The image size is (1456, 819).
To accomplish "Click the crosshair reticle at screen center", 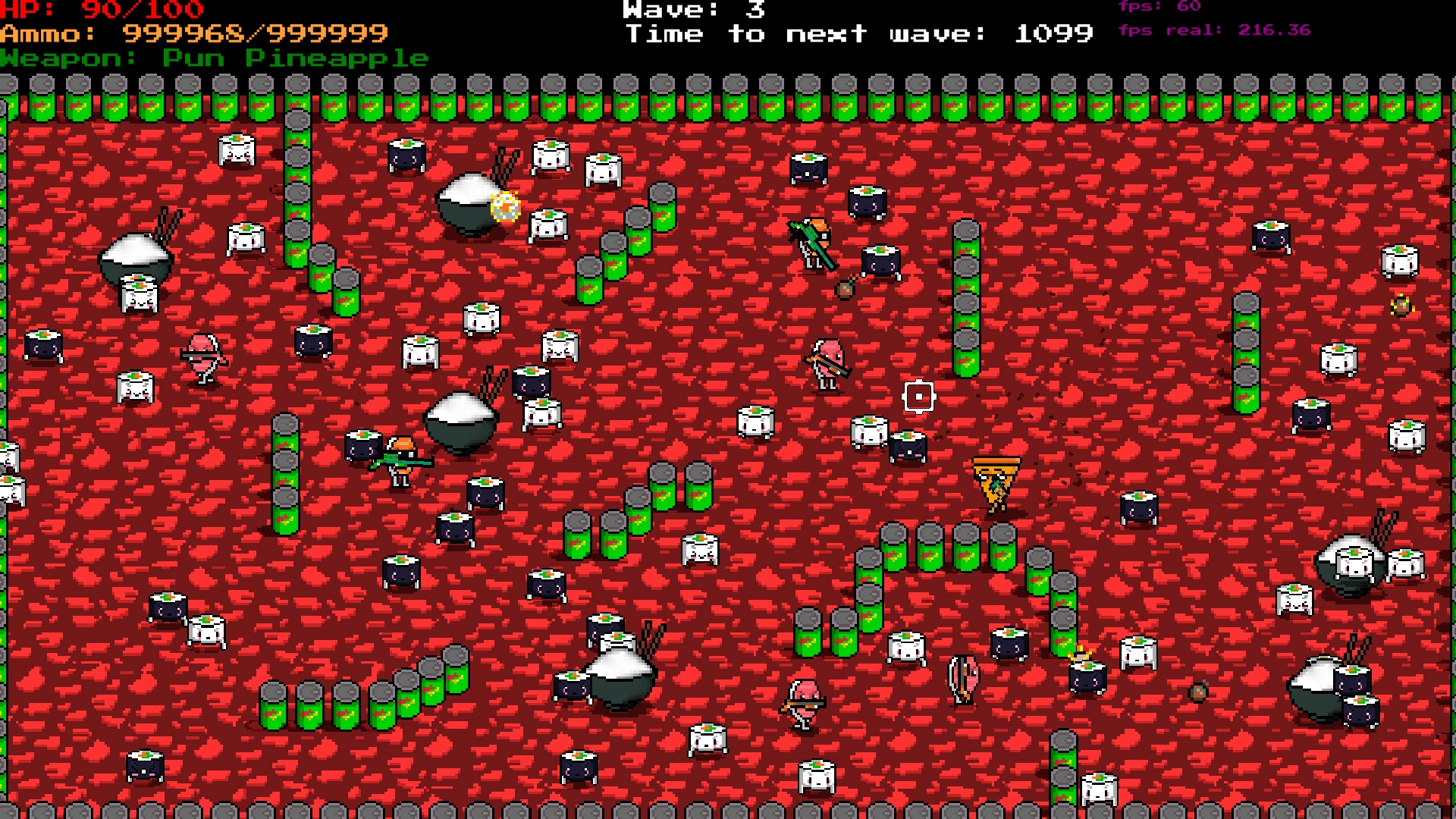I will pos(919,397).
